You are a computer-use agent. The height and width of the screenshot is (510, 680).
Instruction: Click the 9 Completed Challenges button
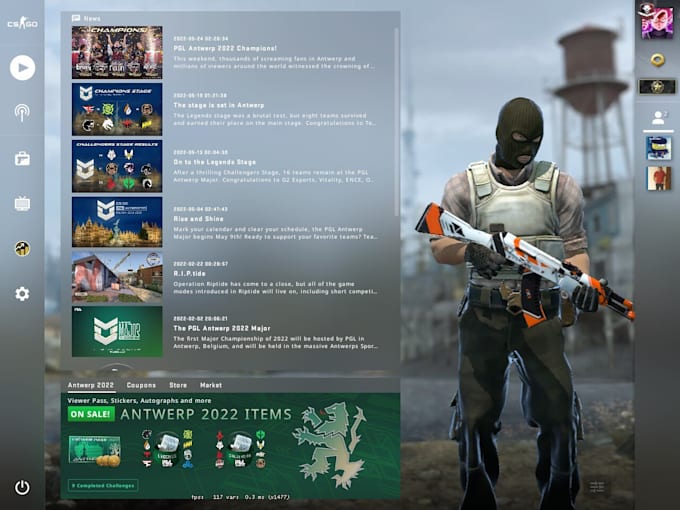pyautogui.click(x=103, y=485)
